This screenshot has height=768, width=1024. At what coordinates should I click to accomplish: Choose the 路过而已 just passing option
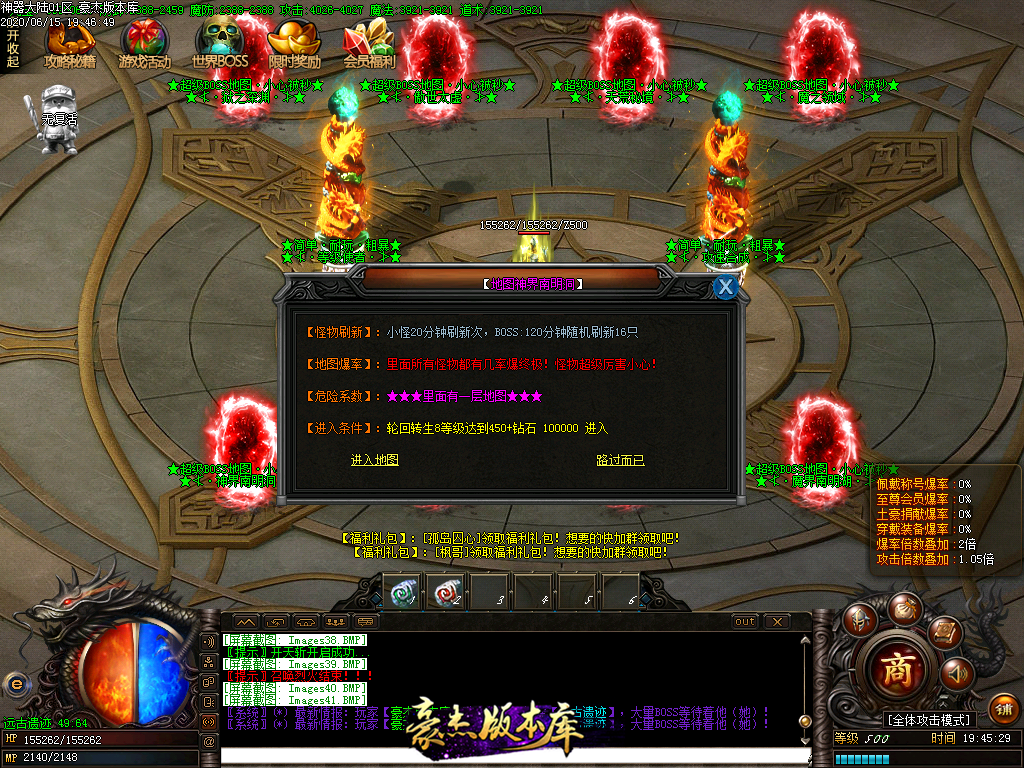pos(620,460)
